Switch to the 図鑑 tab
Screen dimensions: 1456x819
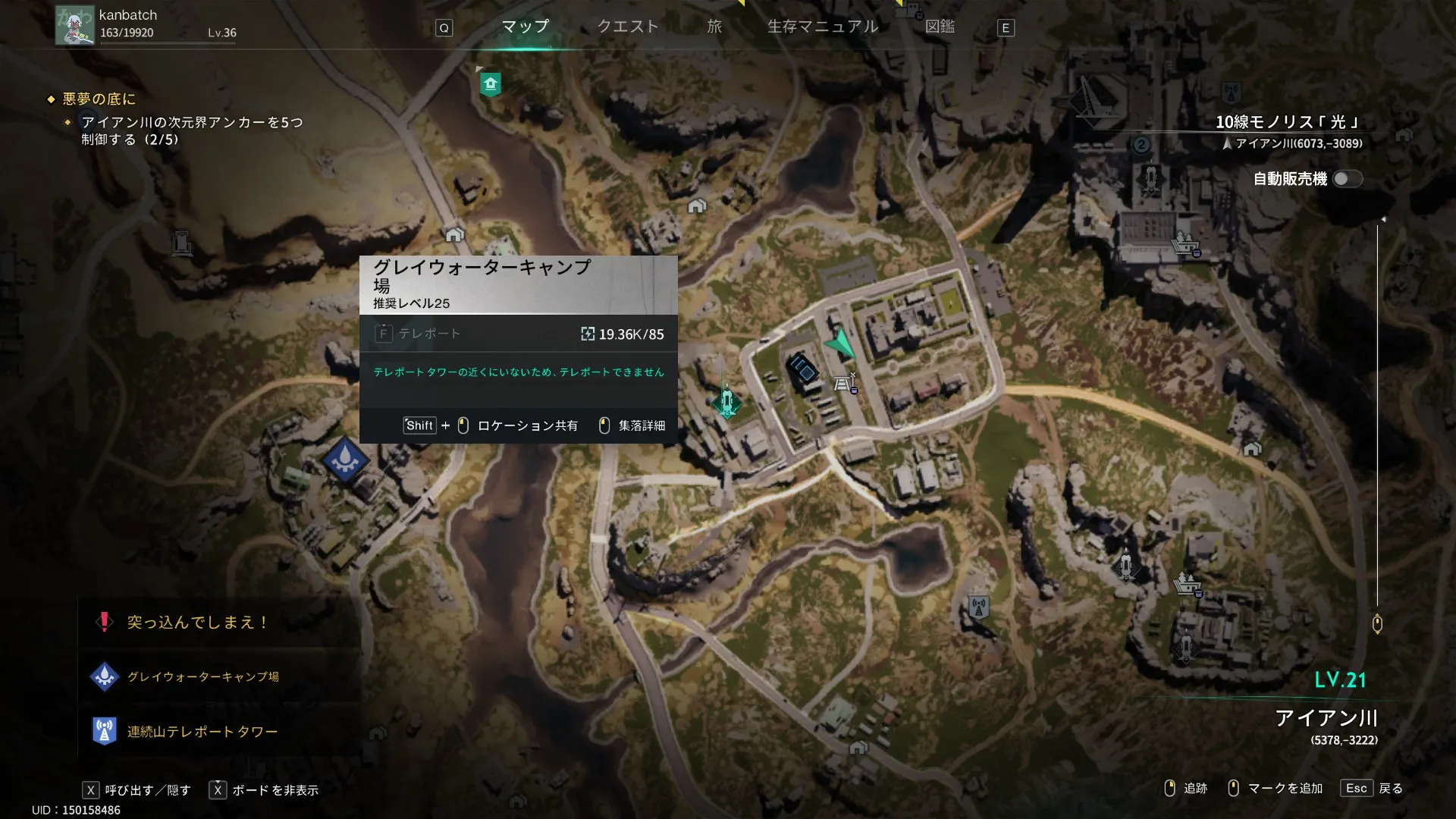[940, 27]
